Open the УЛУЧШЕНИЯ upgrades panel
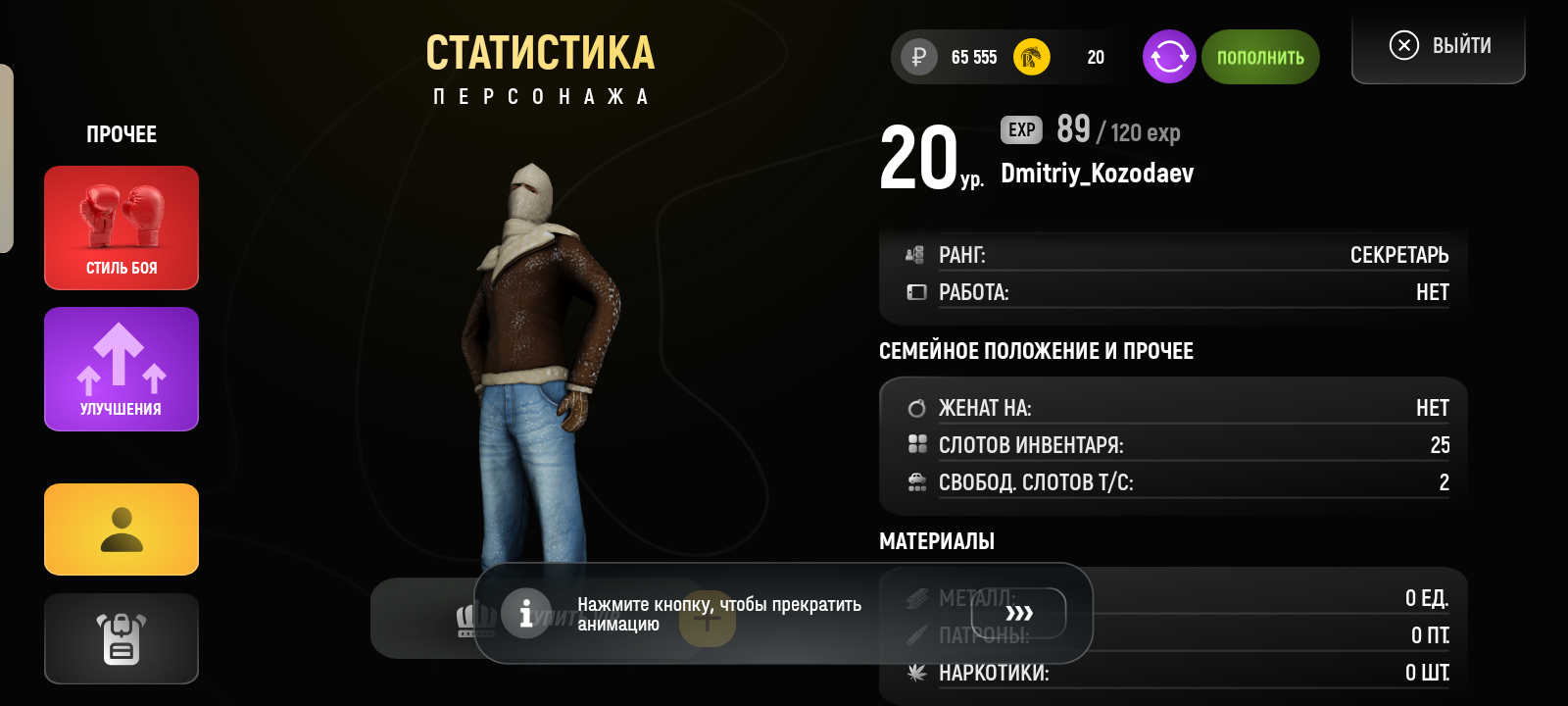Image resolution: width=1568 pixels, height=706 pixels. coord(121,369)
